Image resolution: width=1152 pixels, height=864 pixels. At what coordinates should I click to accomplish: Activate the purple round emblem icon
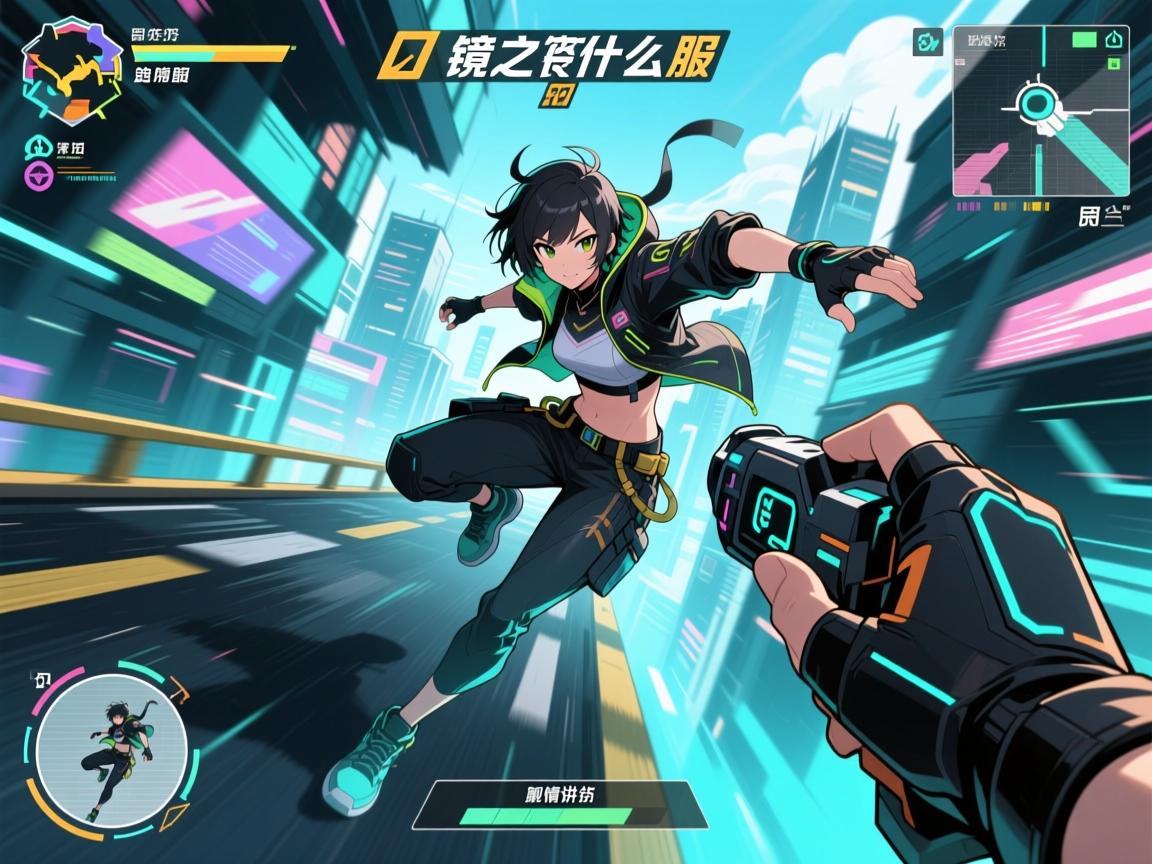36,178
